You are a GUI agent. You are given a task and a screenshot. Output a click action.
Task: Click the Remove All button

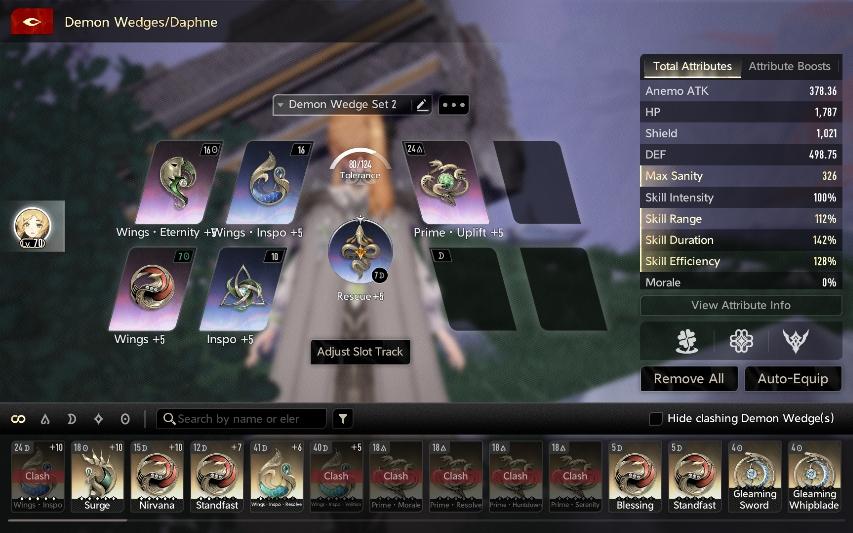point(689,379)
